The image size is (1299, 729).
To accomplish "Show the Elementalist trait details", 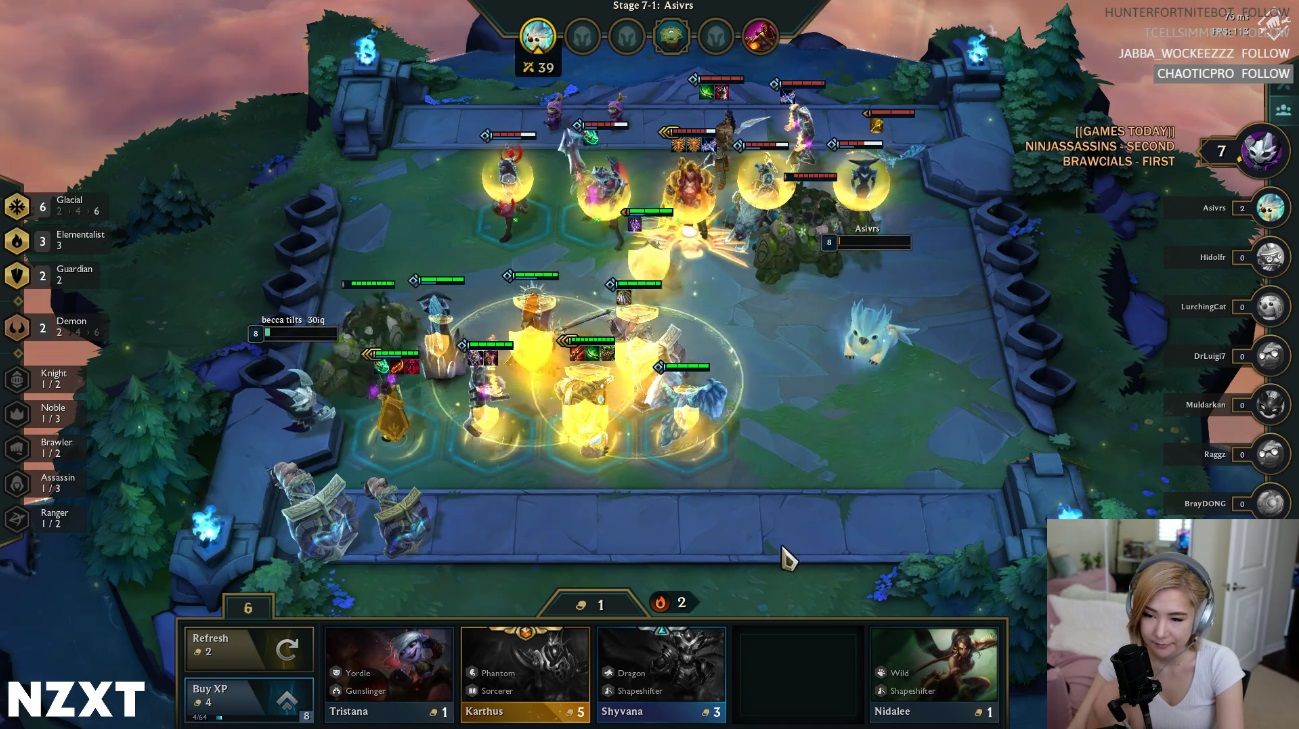I will (x=55, y=240).
